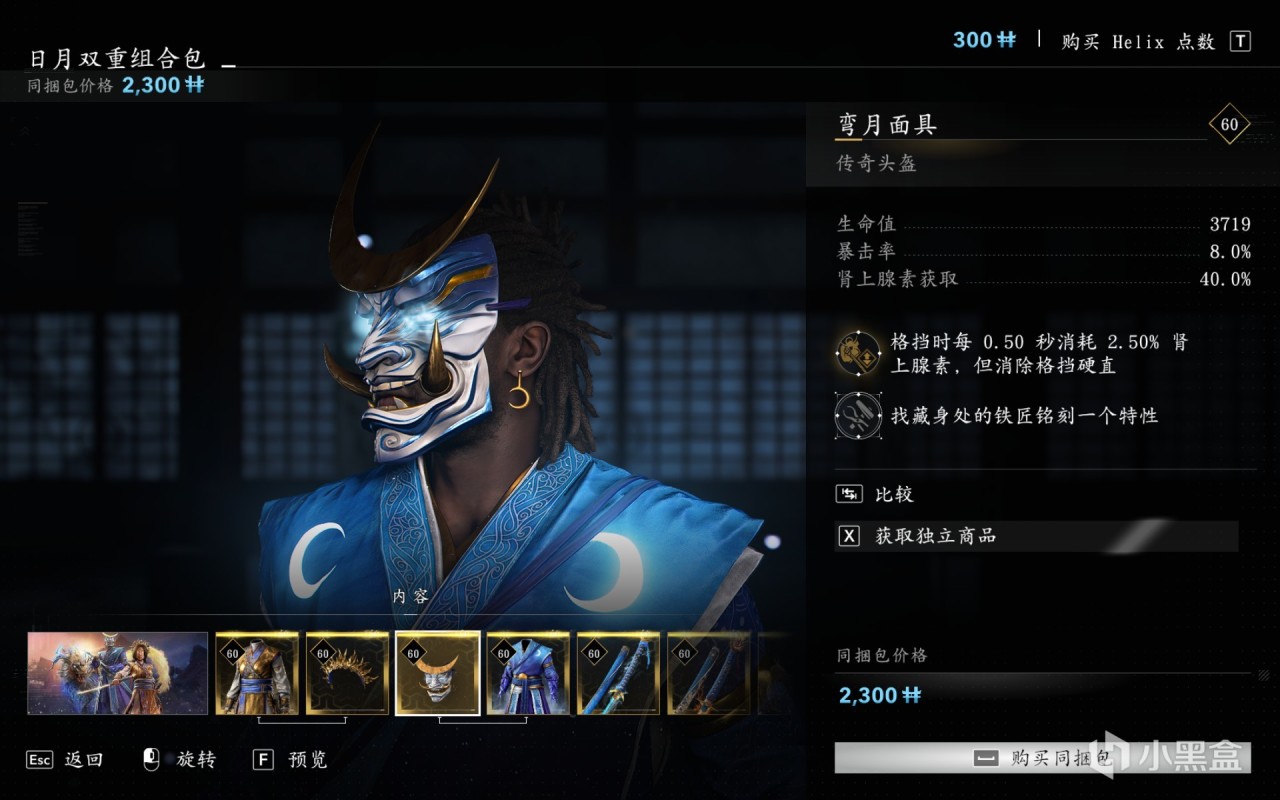Click the blacksmith engraving perk icon
The image size is (1280, 800).
(858, 415)
